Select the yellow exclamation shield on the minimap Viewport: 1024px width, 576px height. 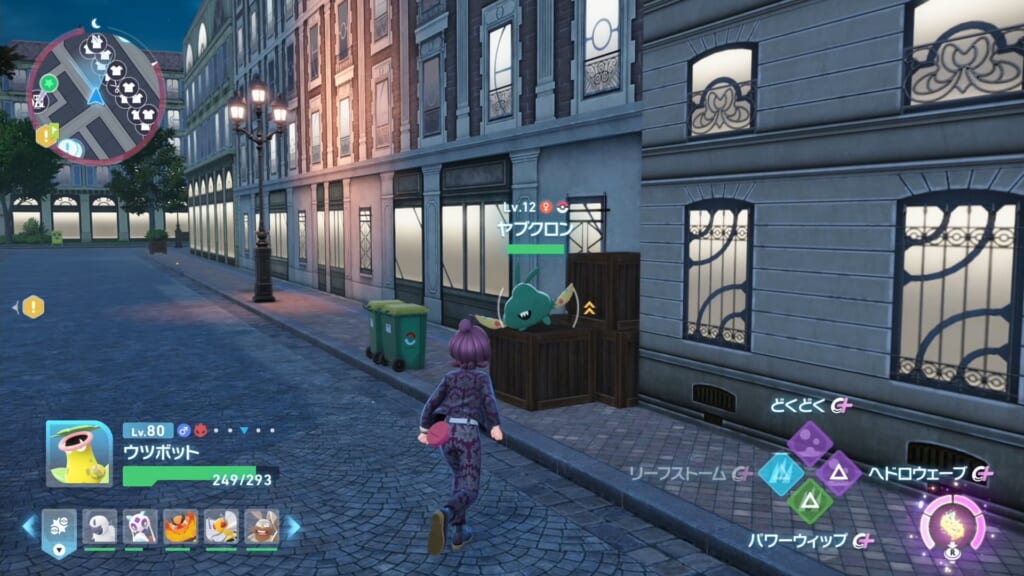[46, 135]
